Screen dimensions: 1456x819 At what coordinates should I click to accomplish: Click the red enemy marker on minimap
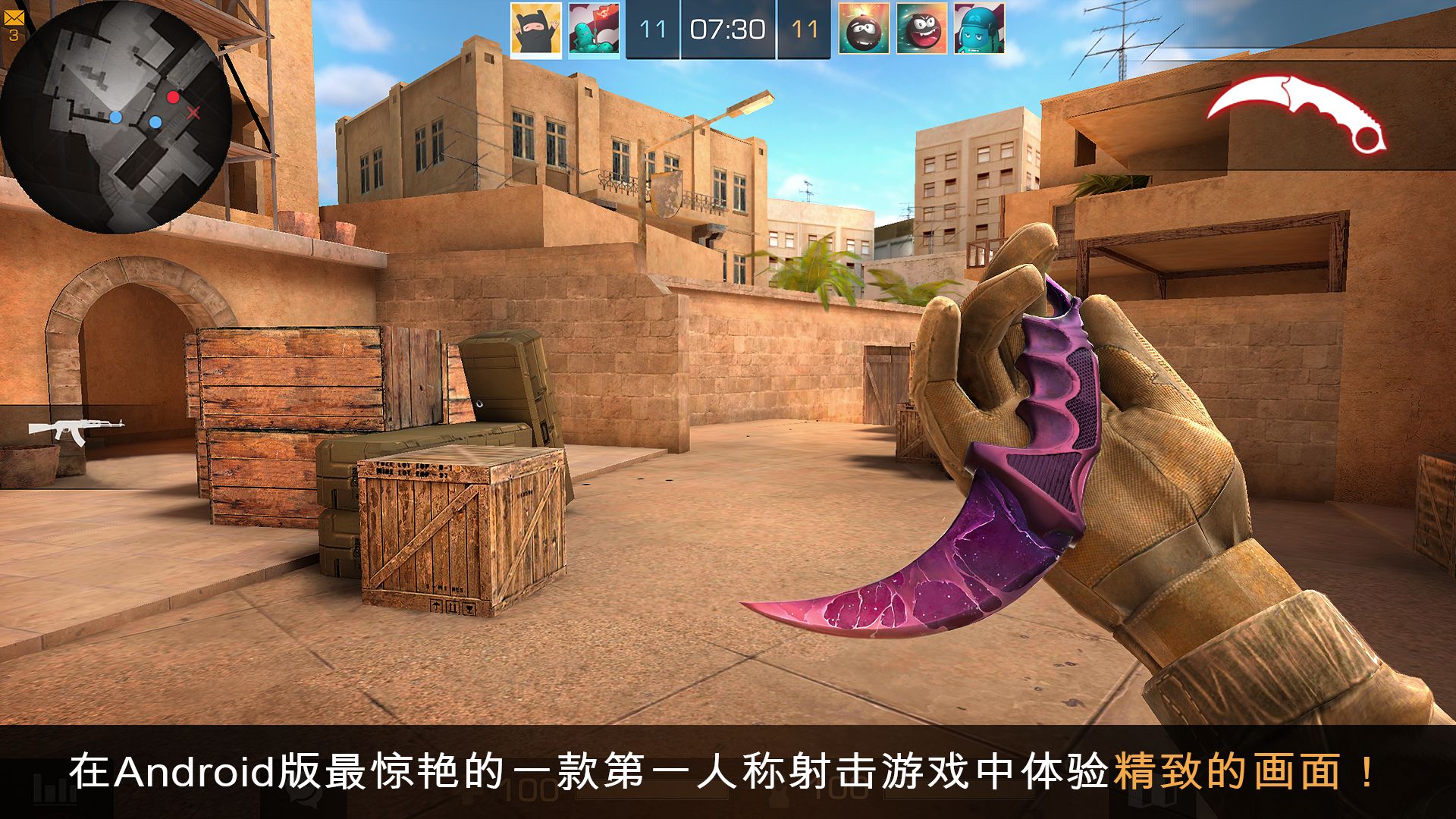[x=175, y=97]
